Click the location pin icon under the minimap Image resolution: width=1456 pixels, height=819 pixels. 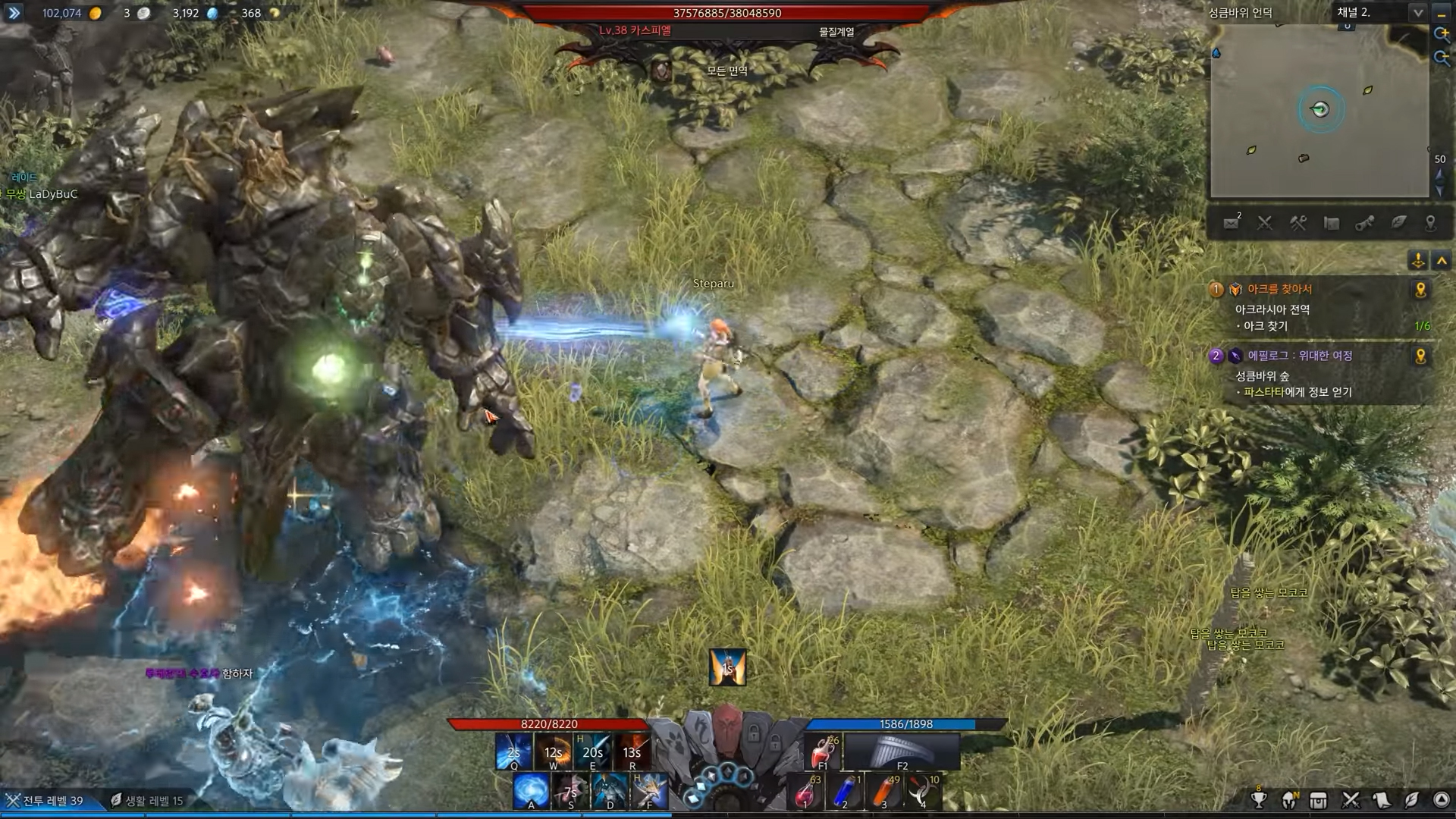coord(1431,223)
